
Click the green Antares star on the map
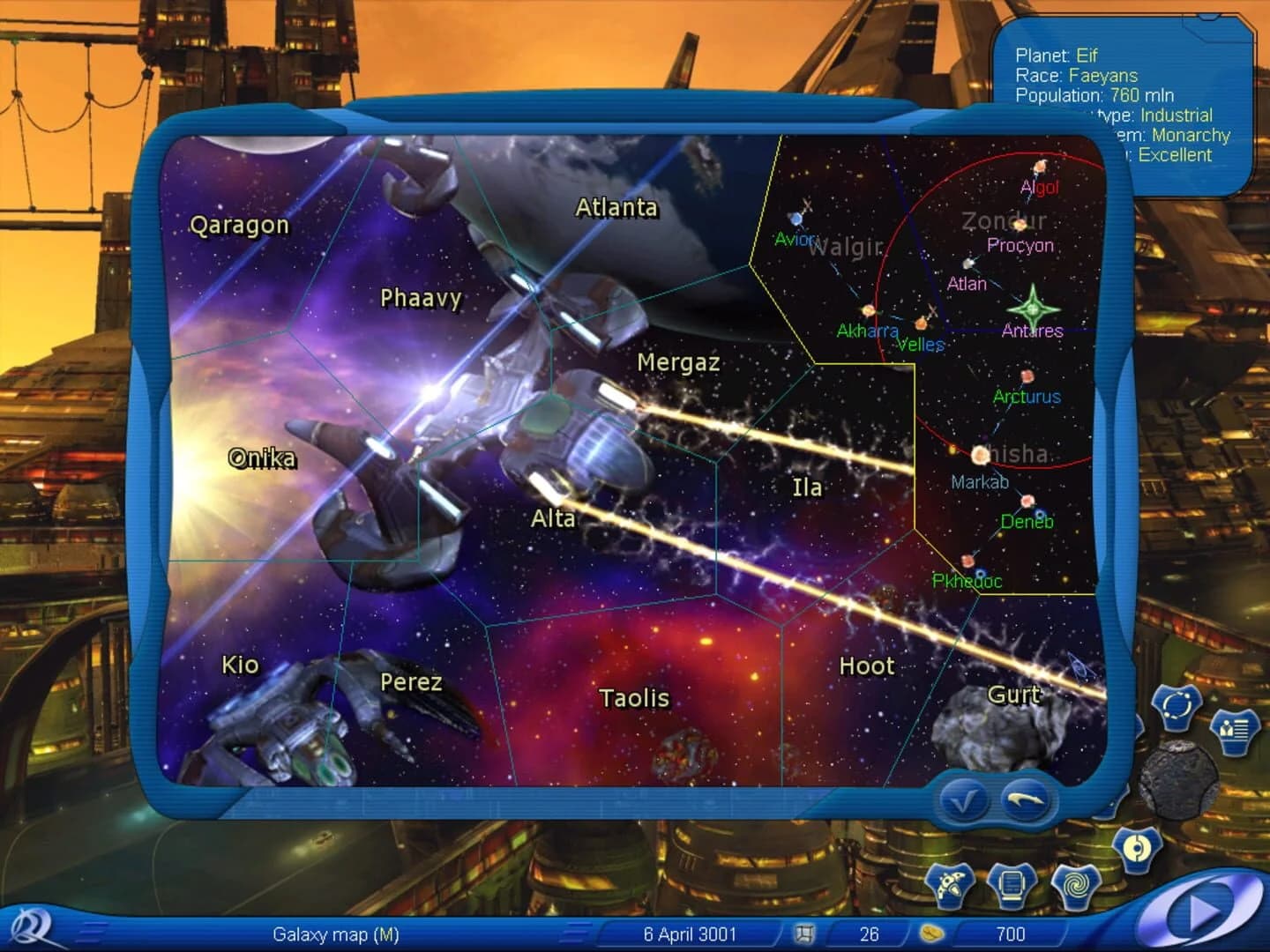click(1032, 310)
